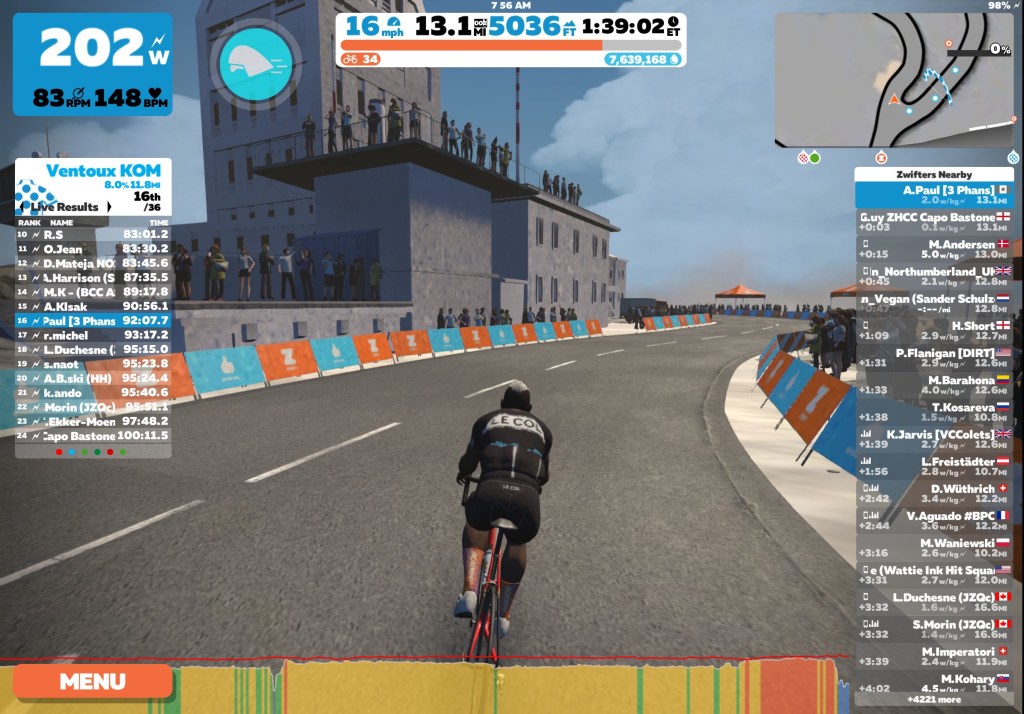The image size is (1024, 714).
Task: Select T.Kosareva in Zwifters Nearby
Action: (x=934, y=412)
